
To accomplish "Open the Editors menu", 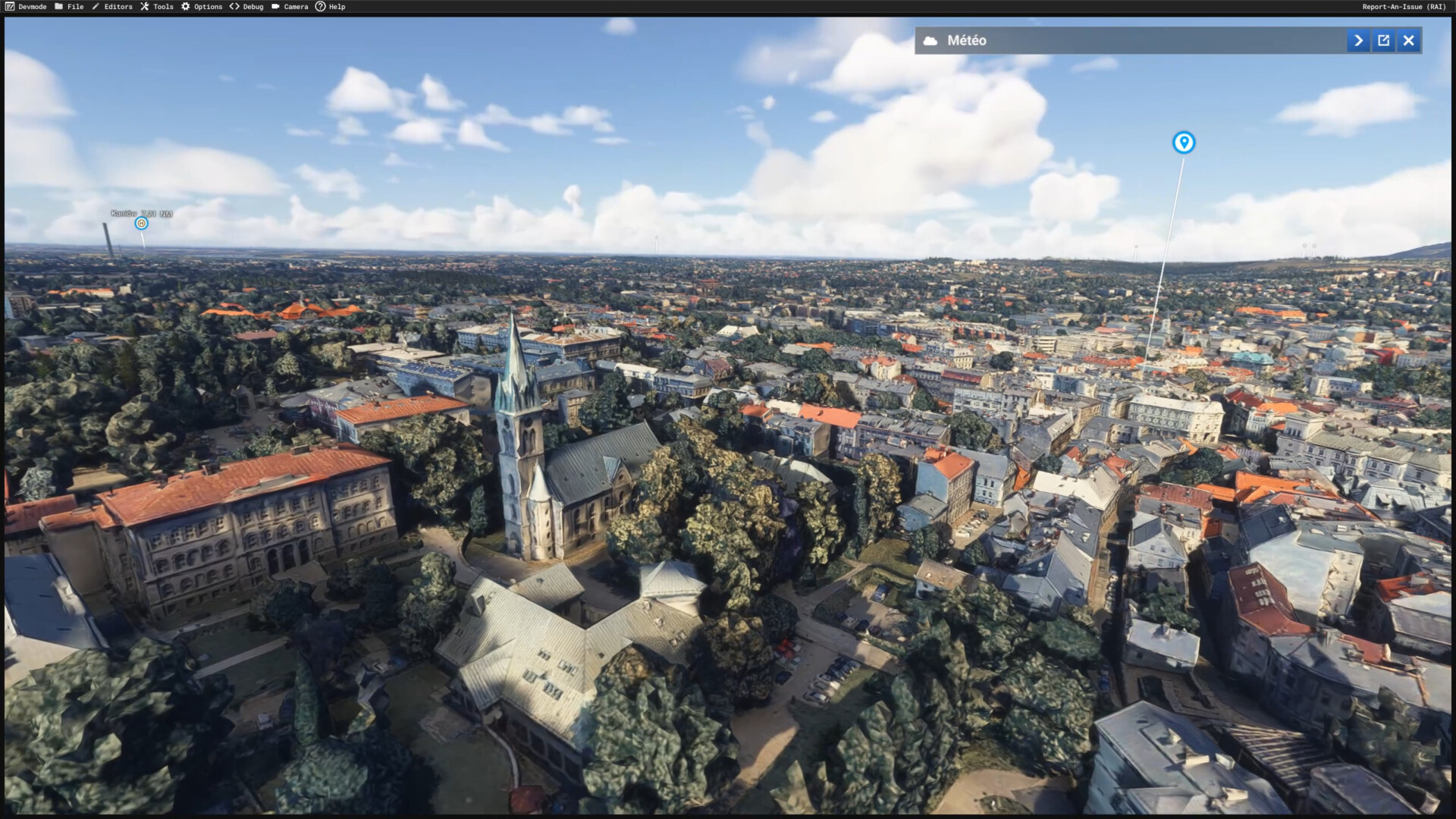I will click(x=112, y=7).
